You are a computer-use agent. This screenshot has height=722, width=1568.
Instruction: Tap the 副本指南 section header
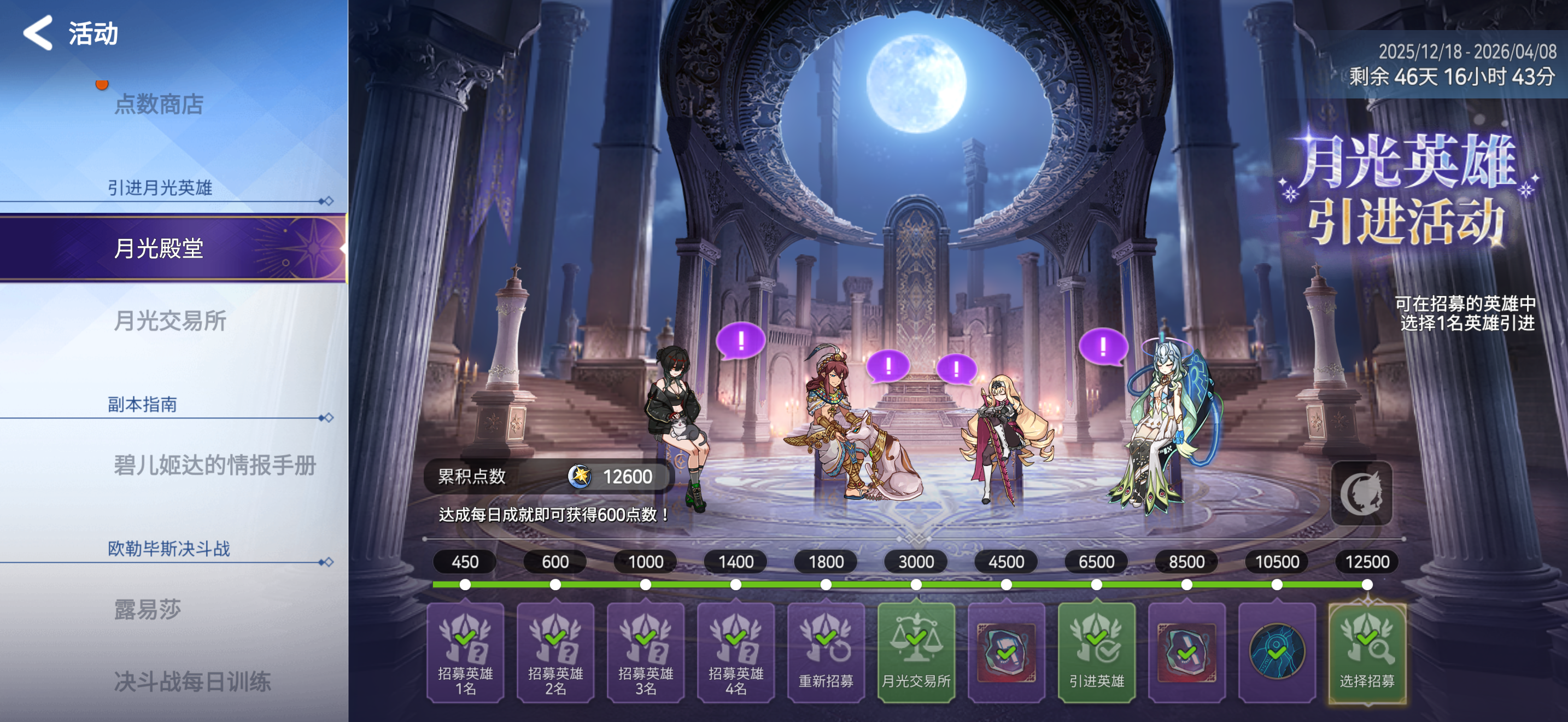coord(142,404)
